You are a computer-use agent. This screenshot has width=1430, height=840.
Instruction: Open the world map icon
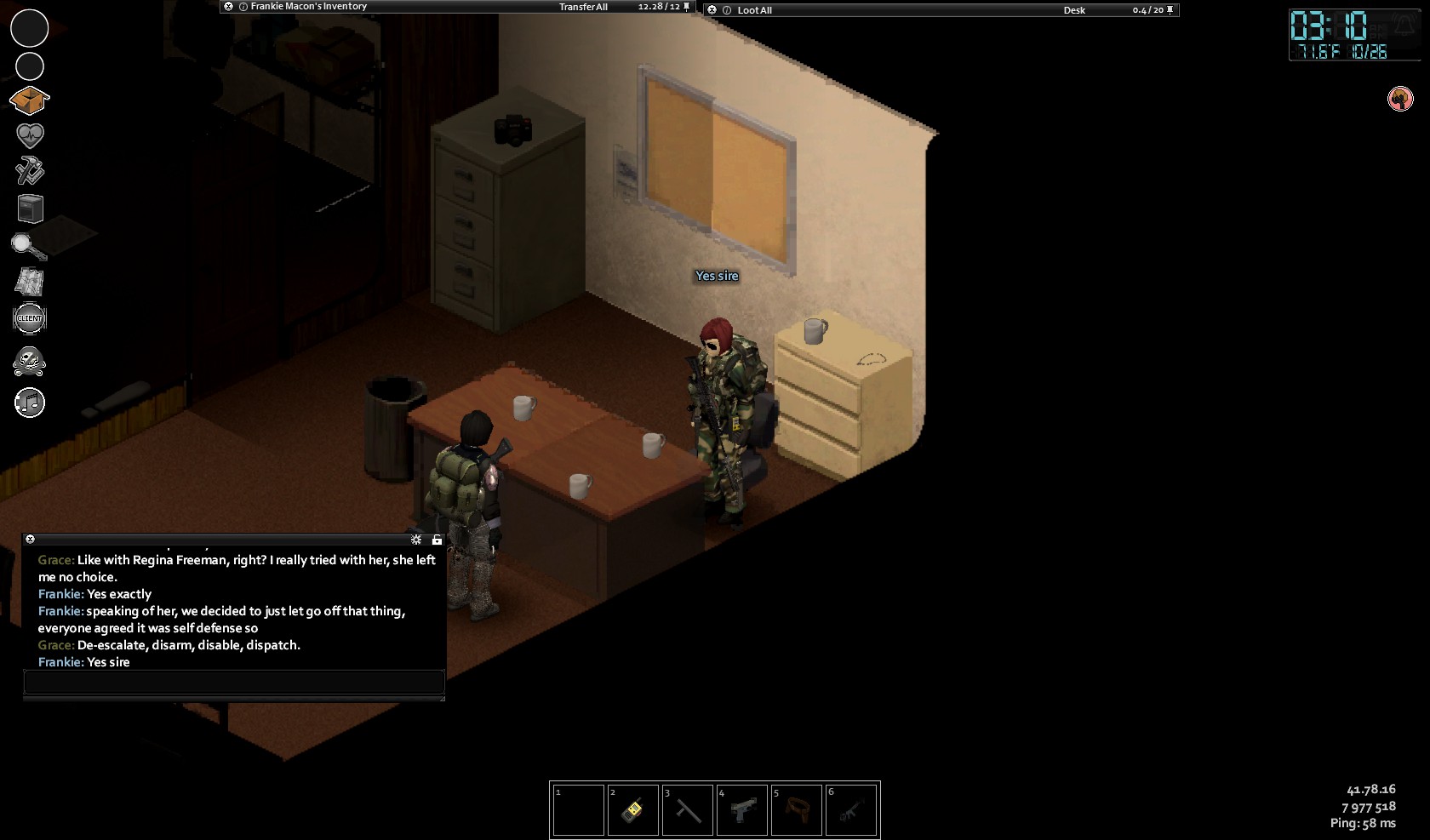tap(30, 282)
